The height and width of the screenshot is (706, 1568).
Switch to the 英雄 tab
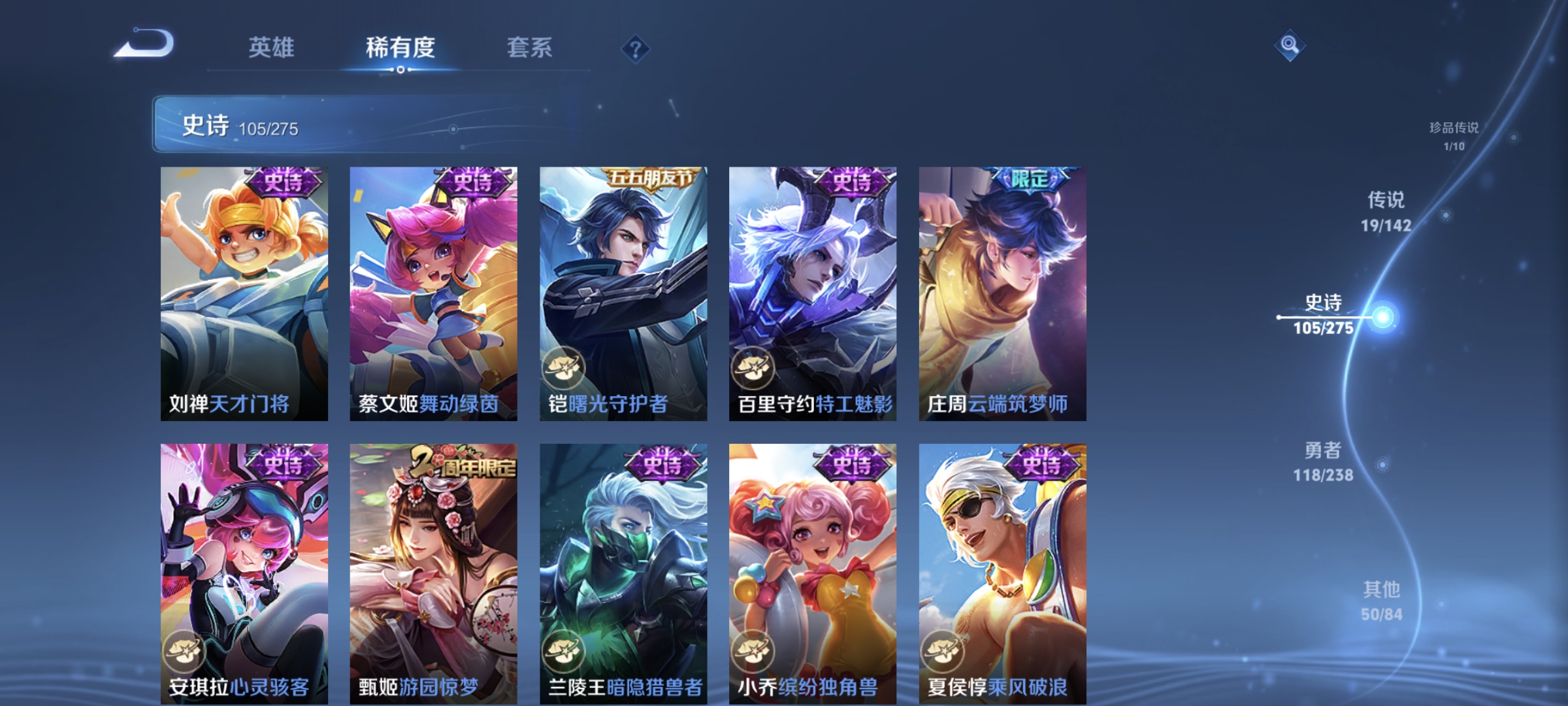click(x=272, y=47)
